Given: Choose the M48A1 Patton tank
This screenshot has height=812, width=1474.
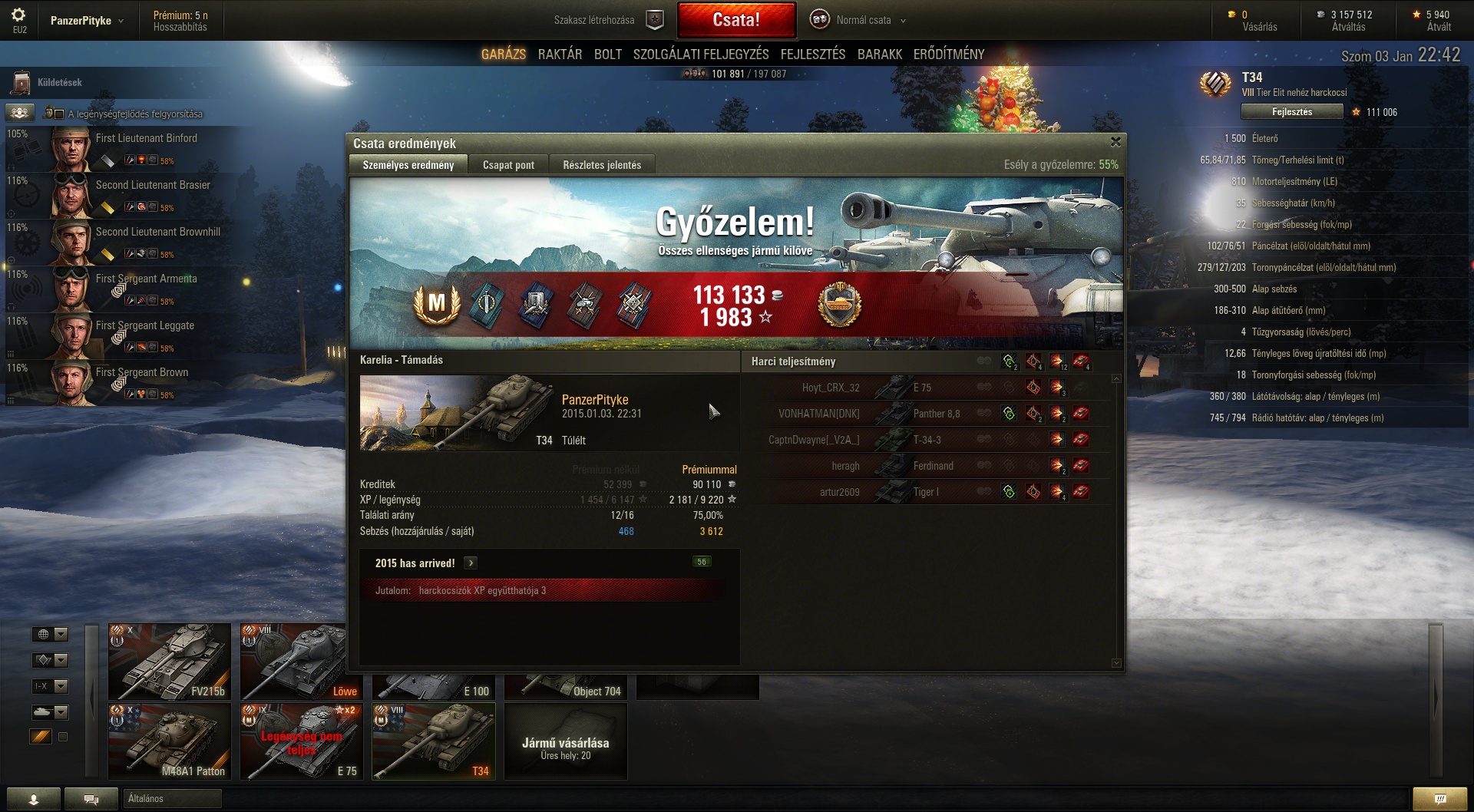Looking at the screenshot, I should click(170, 741).
